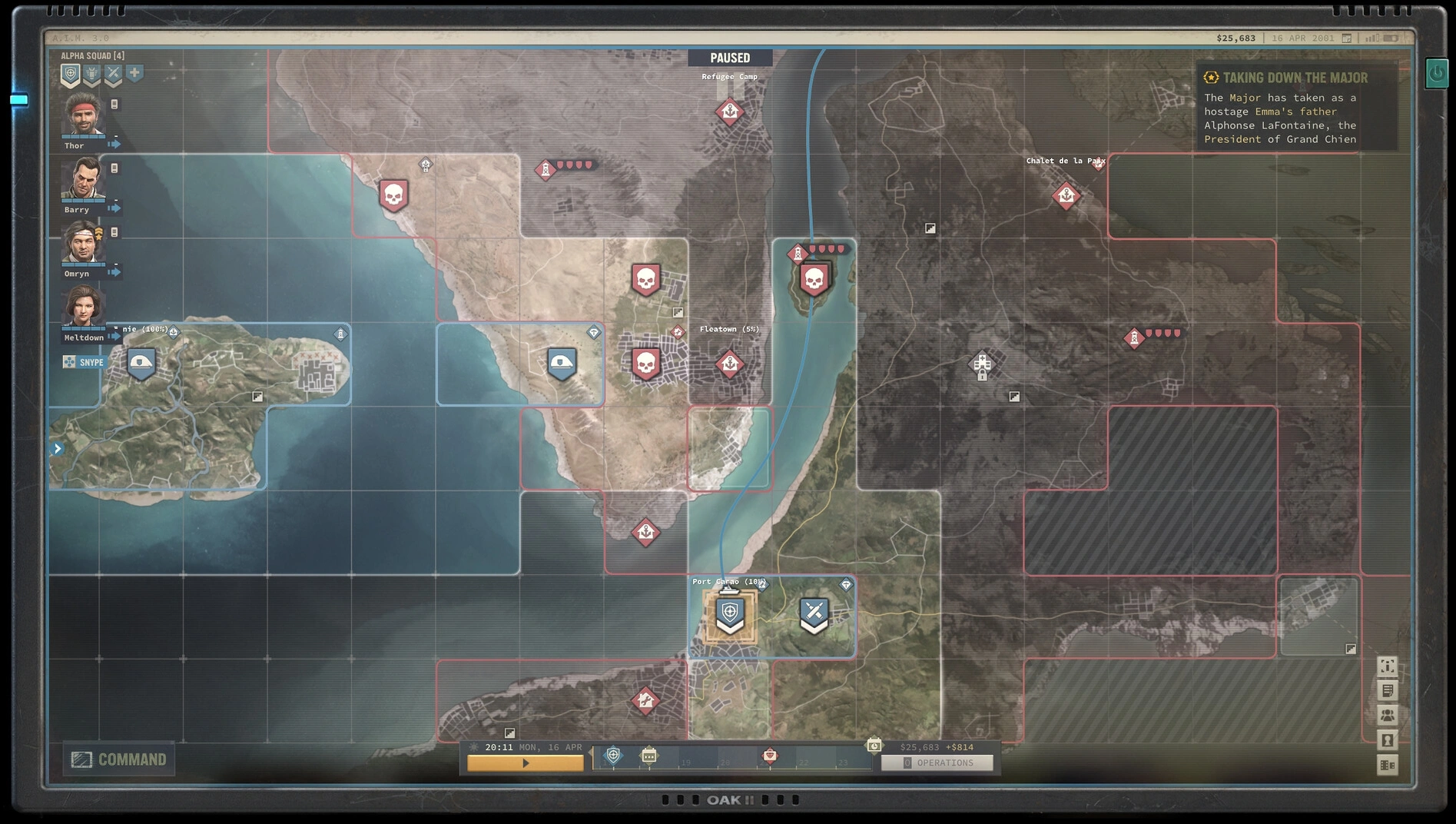Image resolution: width=1456 pixels, height=824 pixels.
Task: Click the green power button
Action: 1437,74
